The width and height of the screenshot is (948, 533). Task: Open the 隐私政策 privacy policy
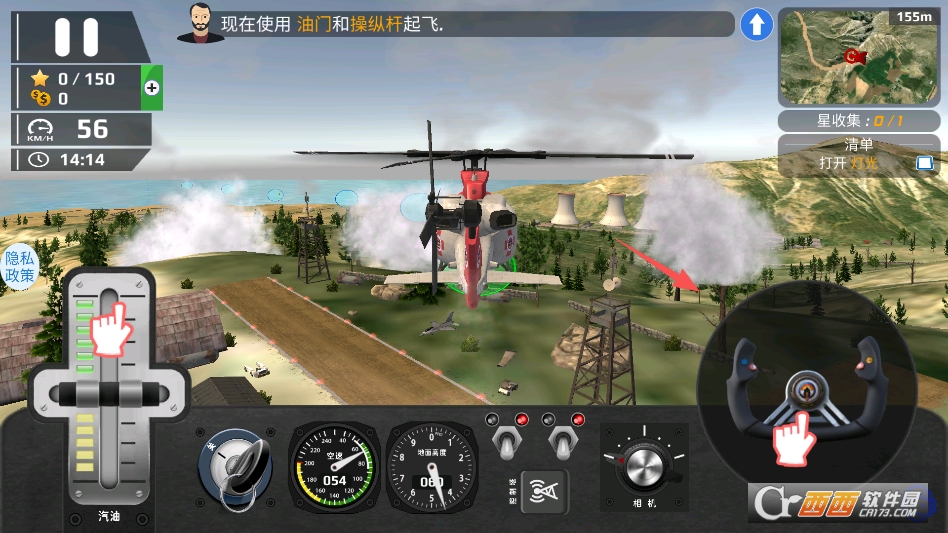click(x=19, y=266)
